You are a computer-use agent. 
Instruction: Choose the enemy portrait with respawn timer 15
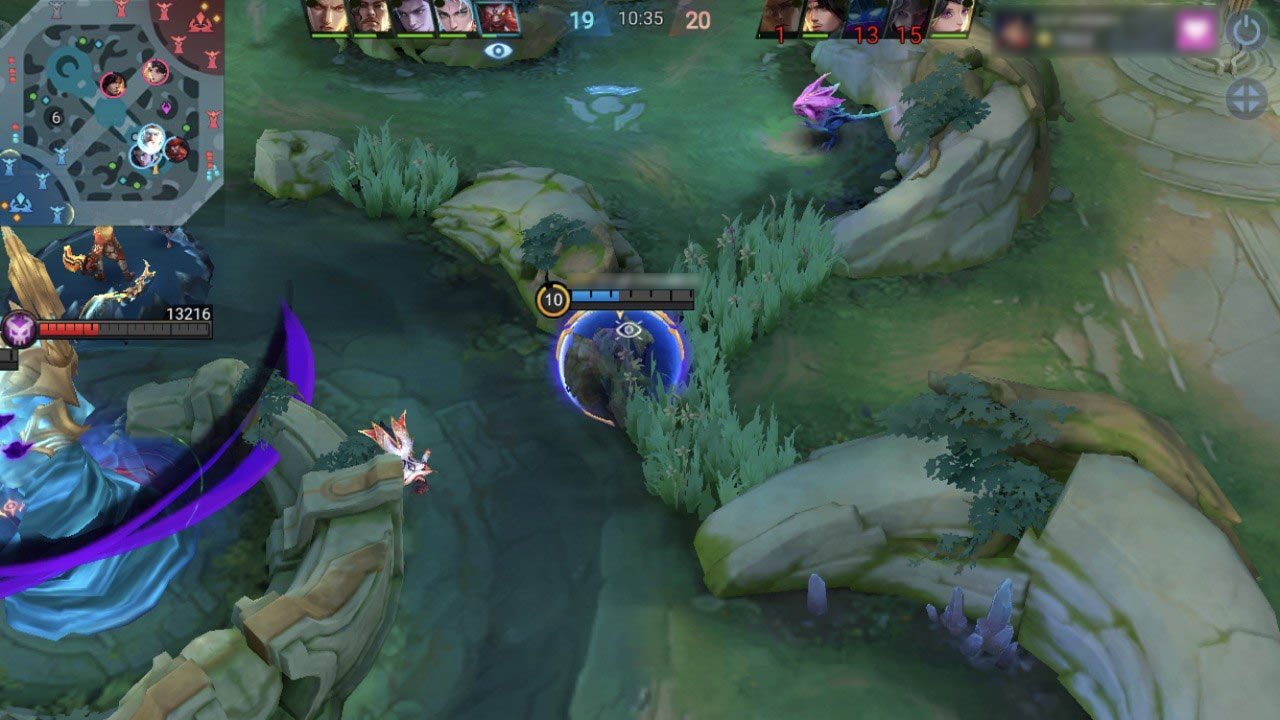pyautogui.click(x=908, y=19)
